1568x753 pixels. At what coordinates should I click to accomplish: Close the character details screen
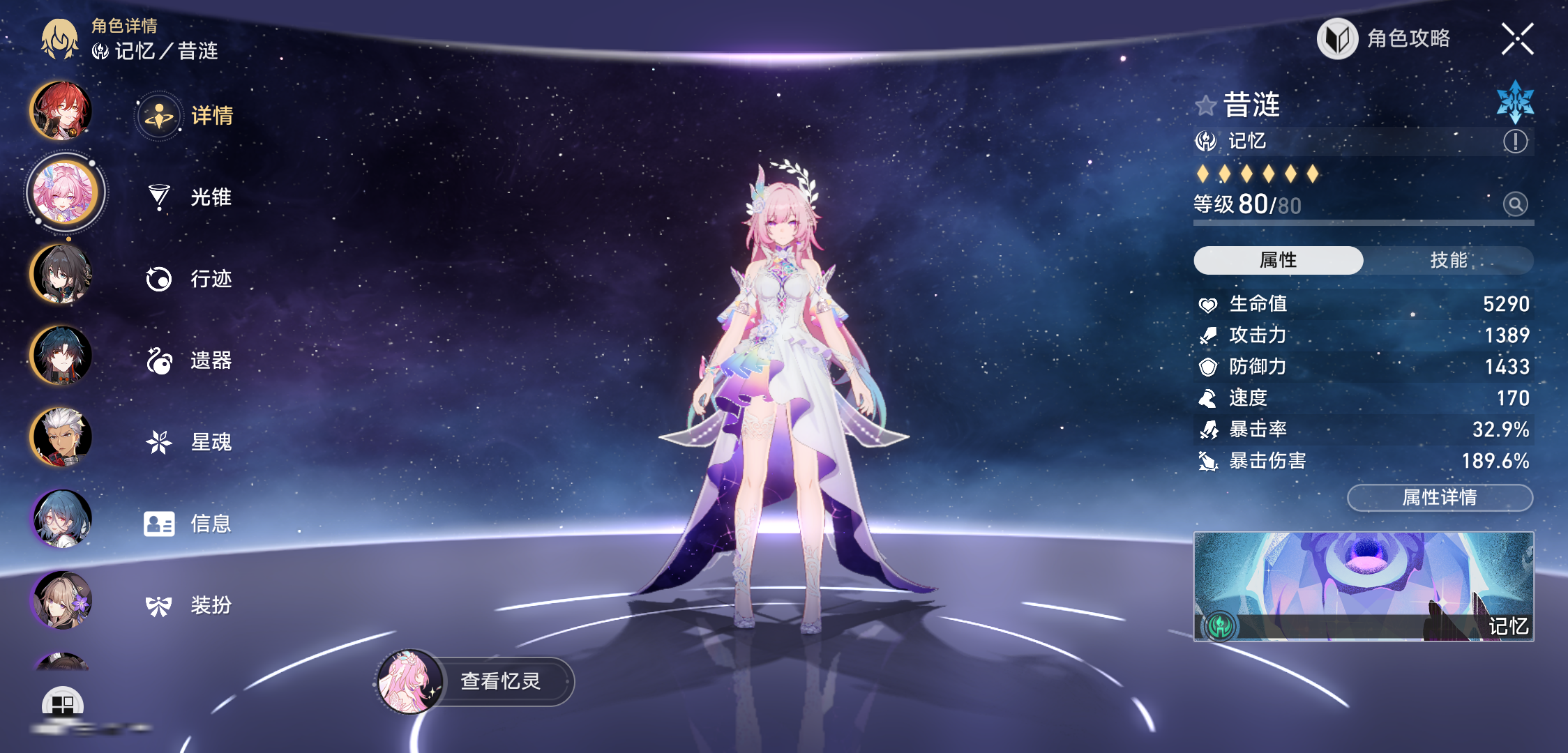[1517, 39]
